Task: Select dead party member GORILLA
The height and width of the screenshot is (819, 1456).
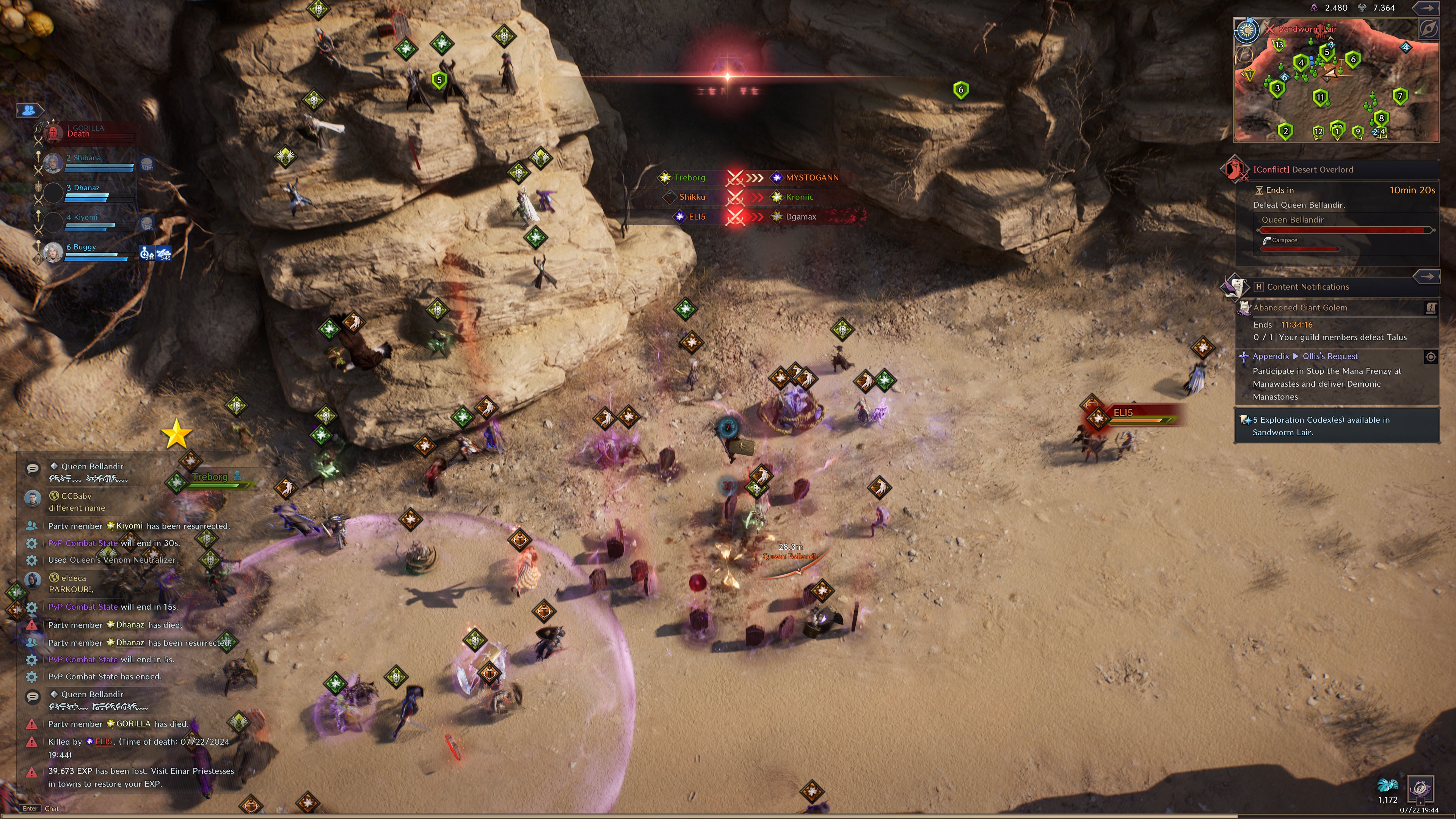Action: (85, 132)
